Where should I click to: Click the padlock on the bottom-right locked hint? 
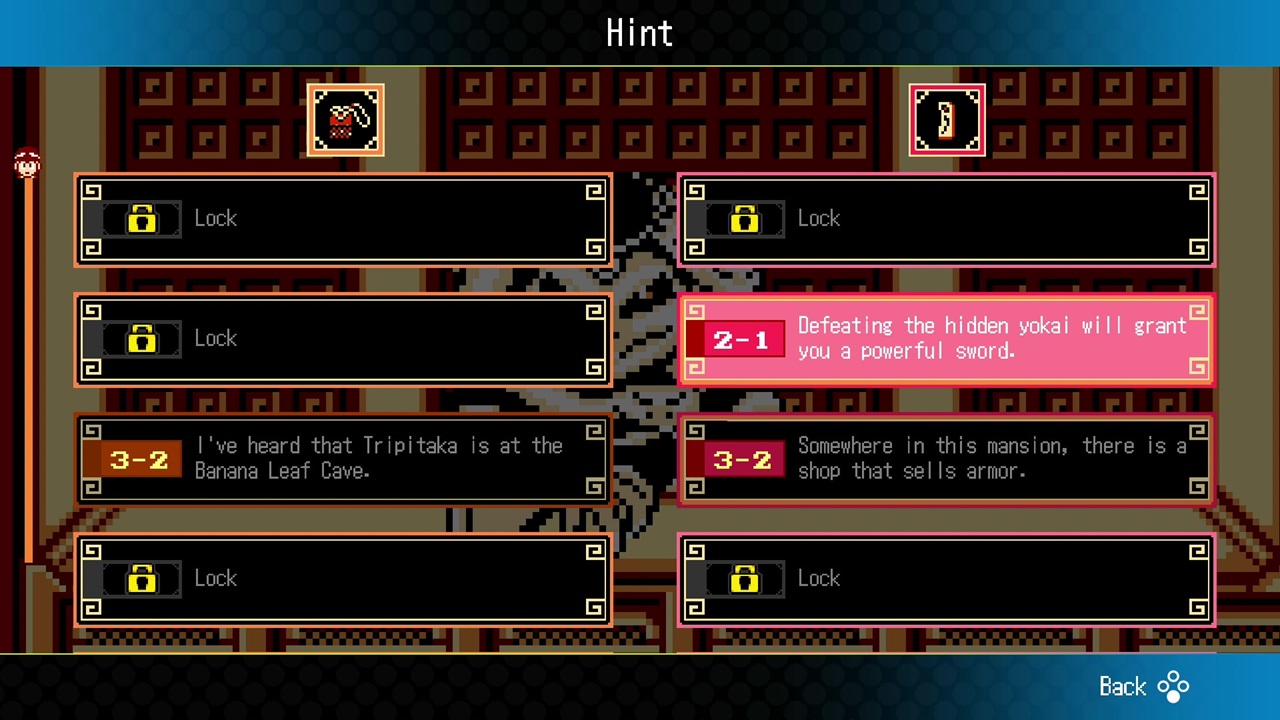(x=744, y=579)
